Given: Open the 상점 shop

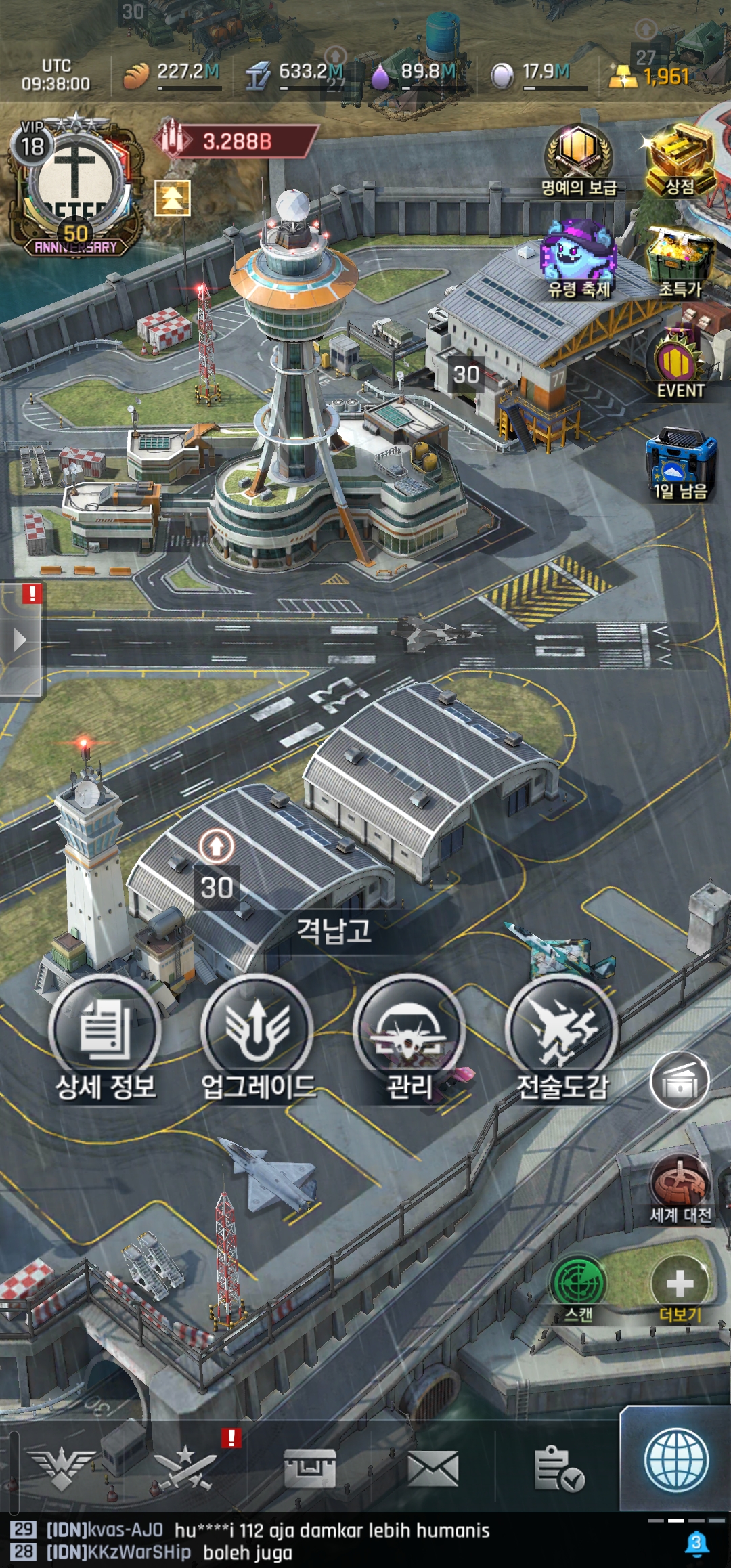Looking at the screenshot, I should pos(680,160).
